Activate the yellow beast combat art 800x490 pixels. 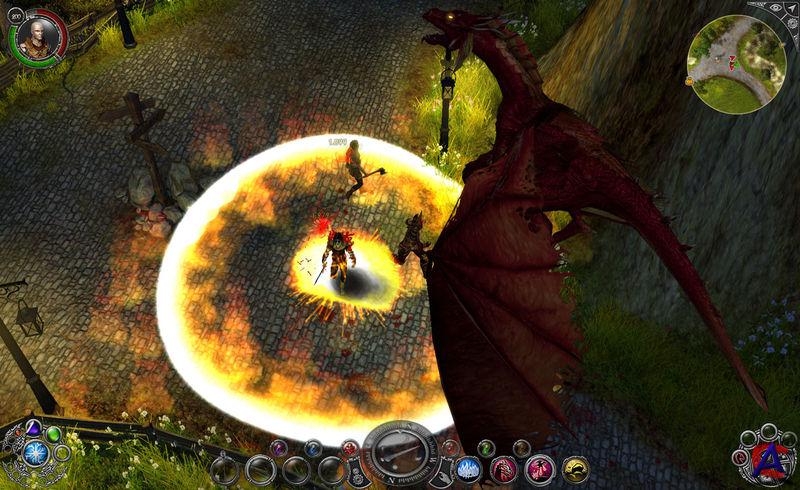point(575,469)
